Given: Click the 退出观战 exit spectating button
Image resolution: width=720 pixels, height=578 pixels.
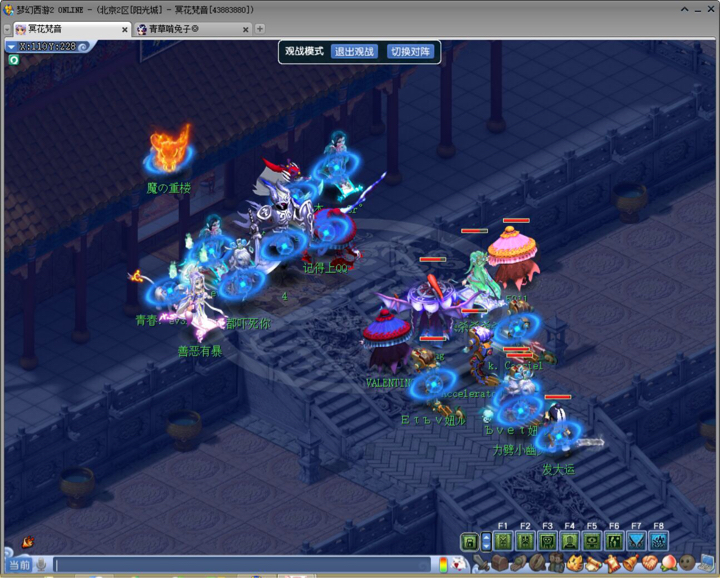Looking at the screenshot, I should [354, 51].
